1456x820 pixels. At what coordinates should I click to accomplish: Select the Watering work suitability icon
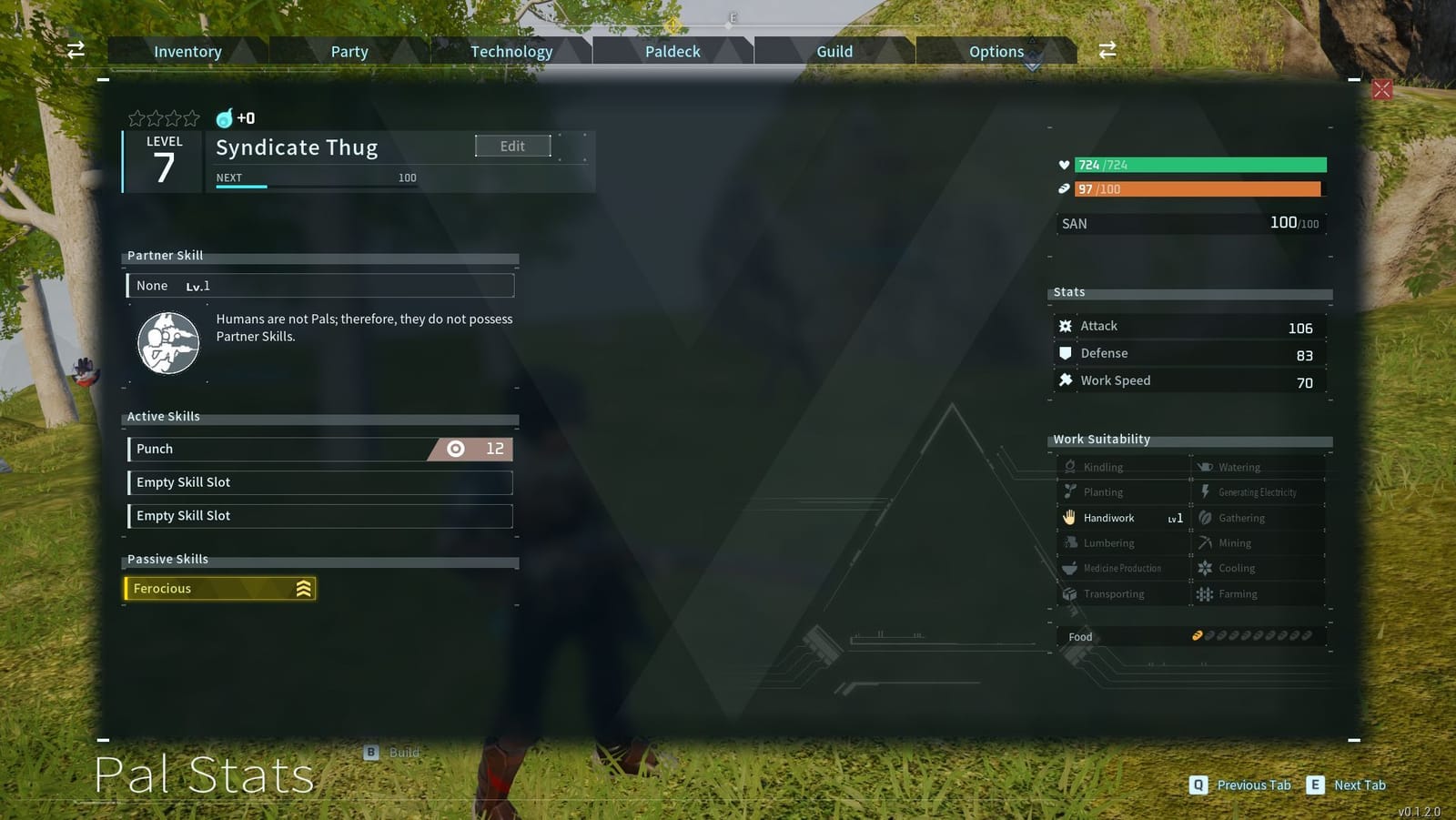pos(1203,466)
